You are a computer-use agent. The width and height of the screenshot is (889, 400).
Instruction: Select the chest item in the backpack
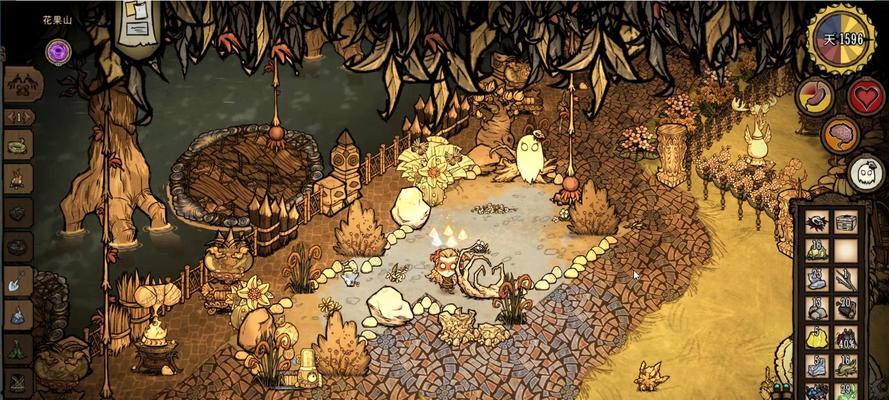click(846, 223)
